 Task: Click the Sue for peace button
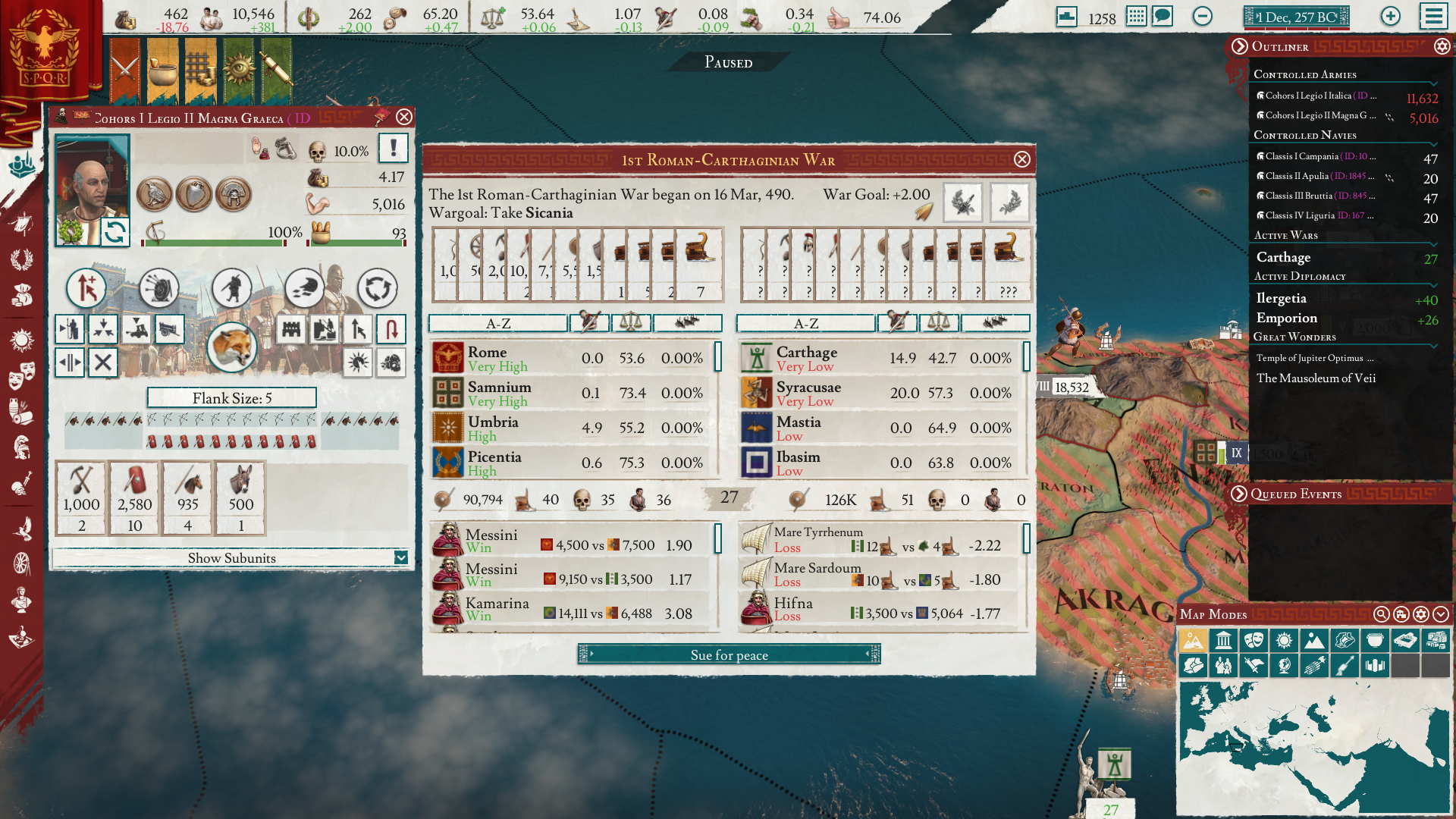click(729, 654)
